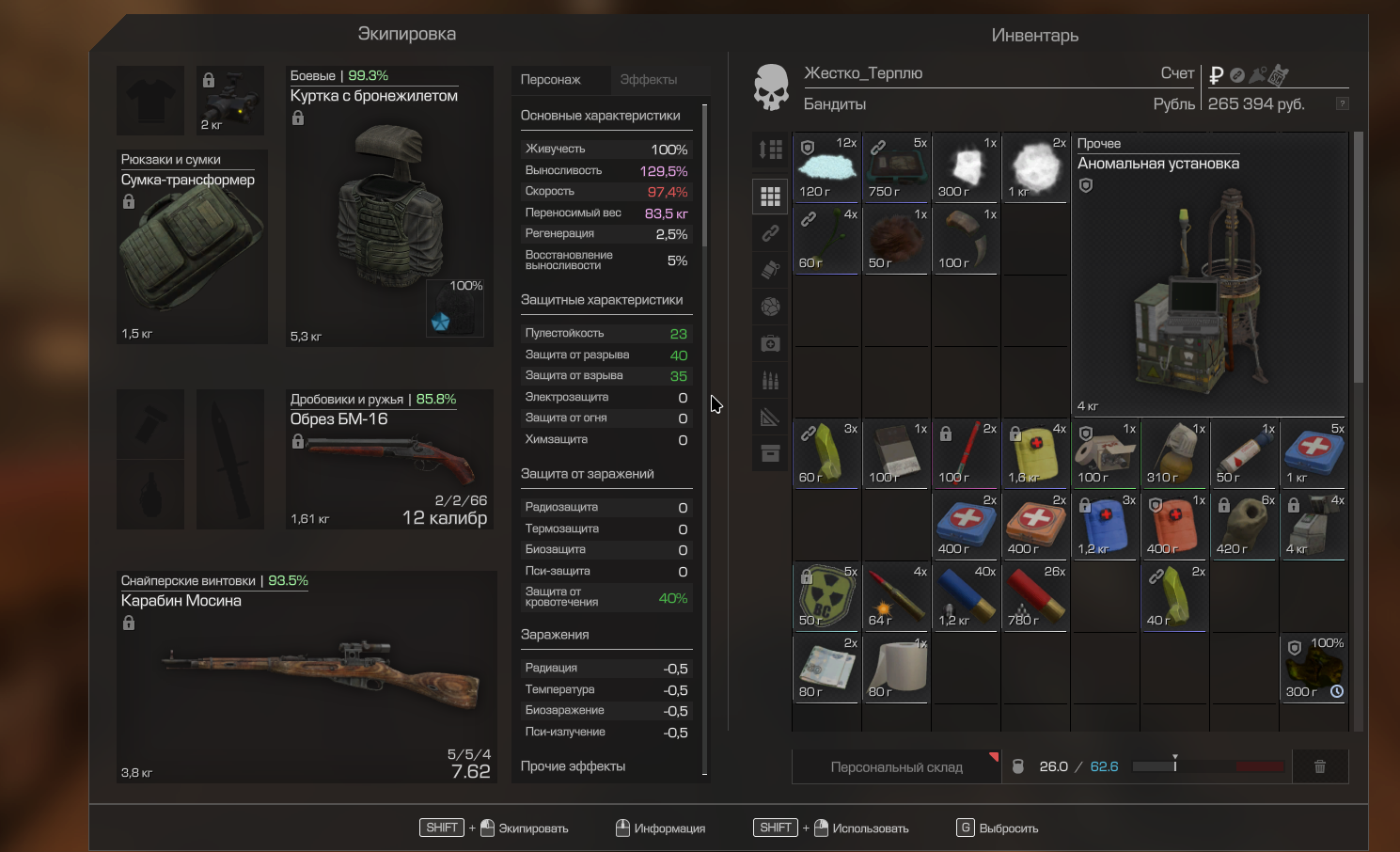Click the small question mark help button
Viewport: 1400px width, 852px height.
[1343, 103]
